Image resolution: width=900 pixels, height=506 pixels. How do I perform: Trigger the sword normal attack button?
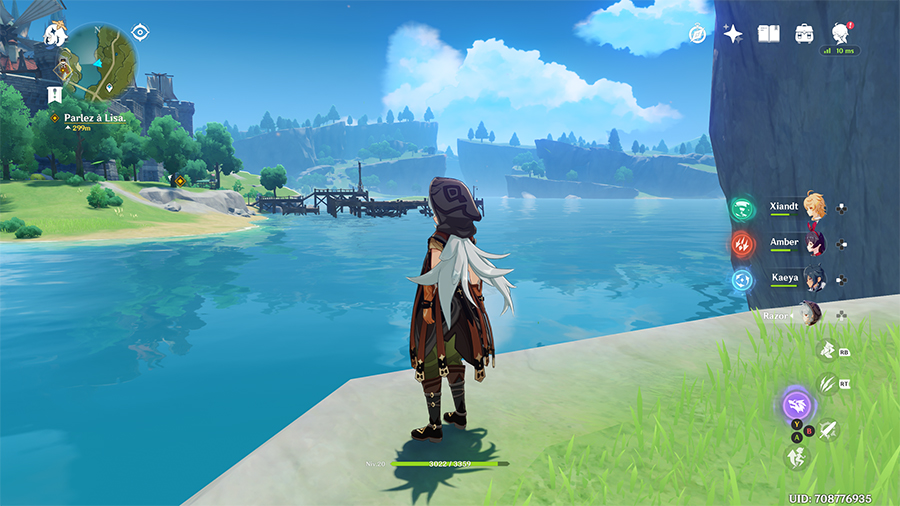(x=828, y=429)
